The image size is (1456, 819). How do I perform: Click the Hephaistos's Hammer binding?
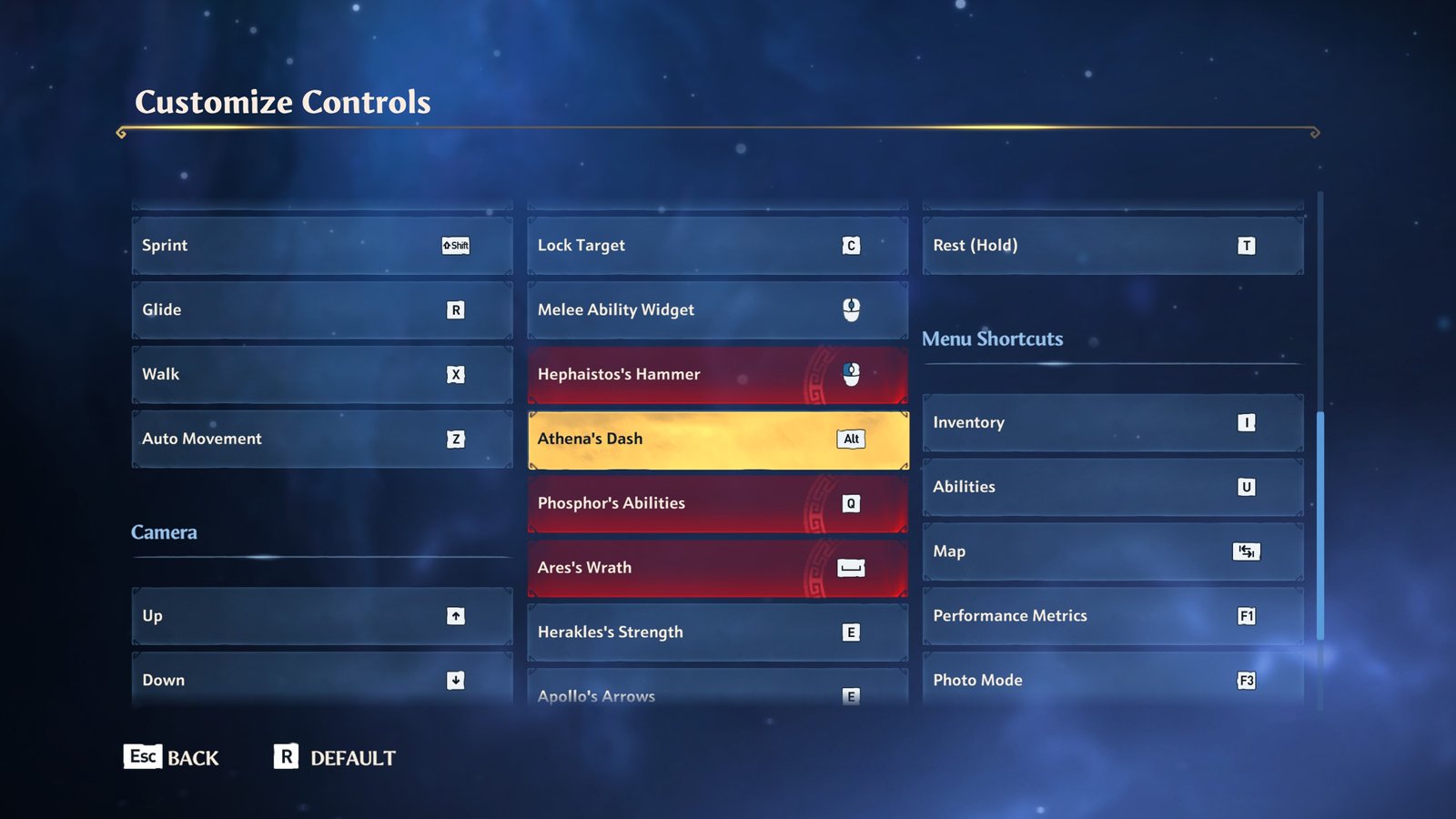click(x=717, y=375)
